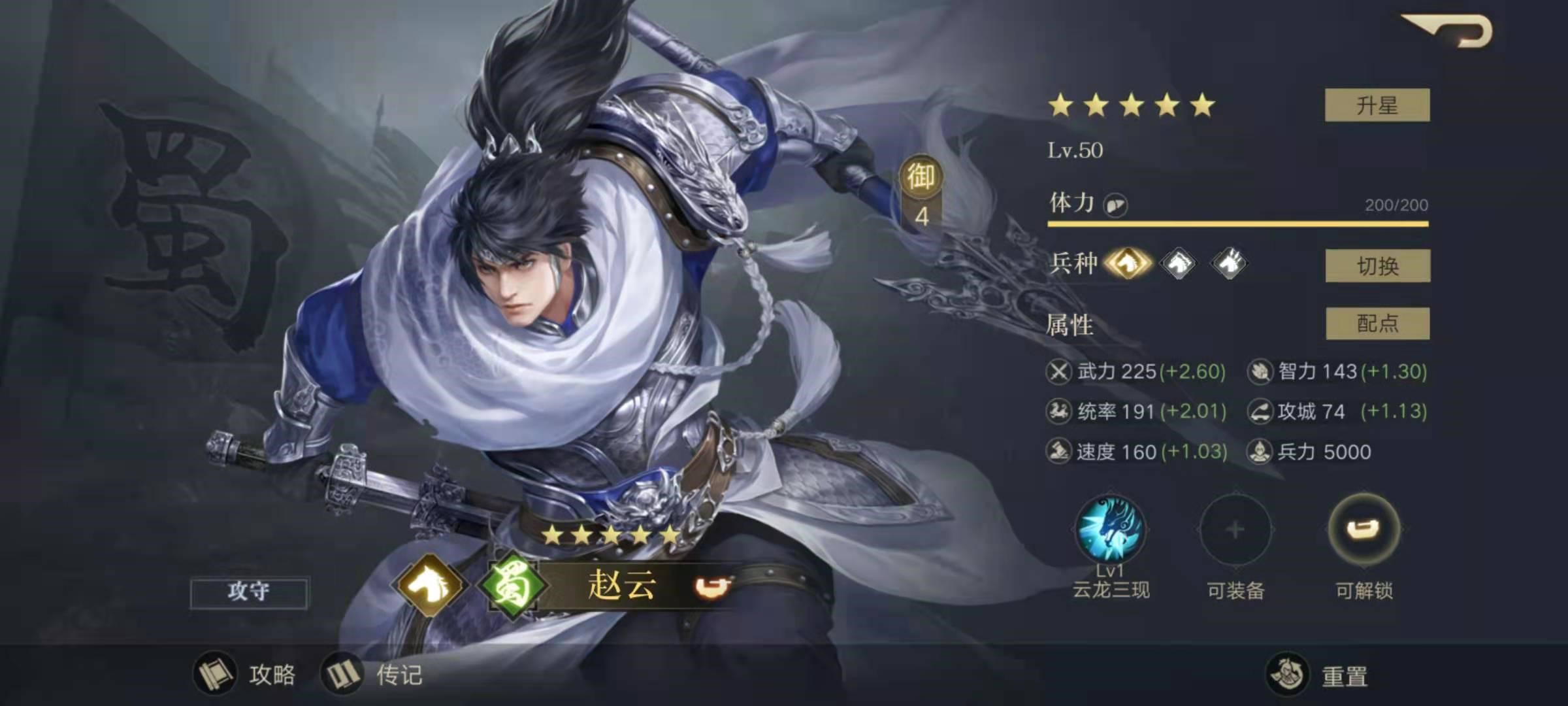
Task: Open the 配点 attribute allocation panel
Action: (1379, 325)
